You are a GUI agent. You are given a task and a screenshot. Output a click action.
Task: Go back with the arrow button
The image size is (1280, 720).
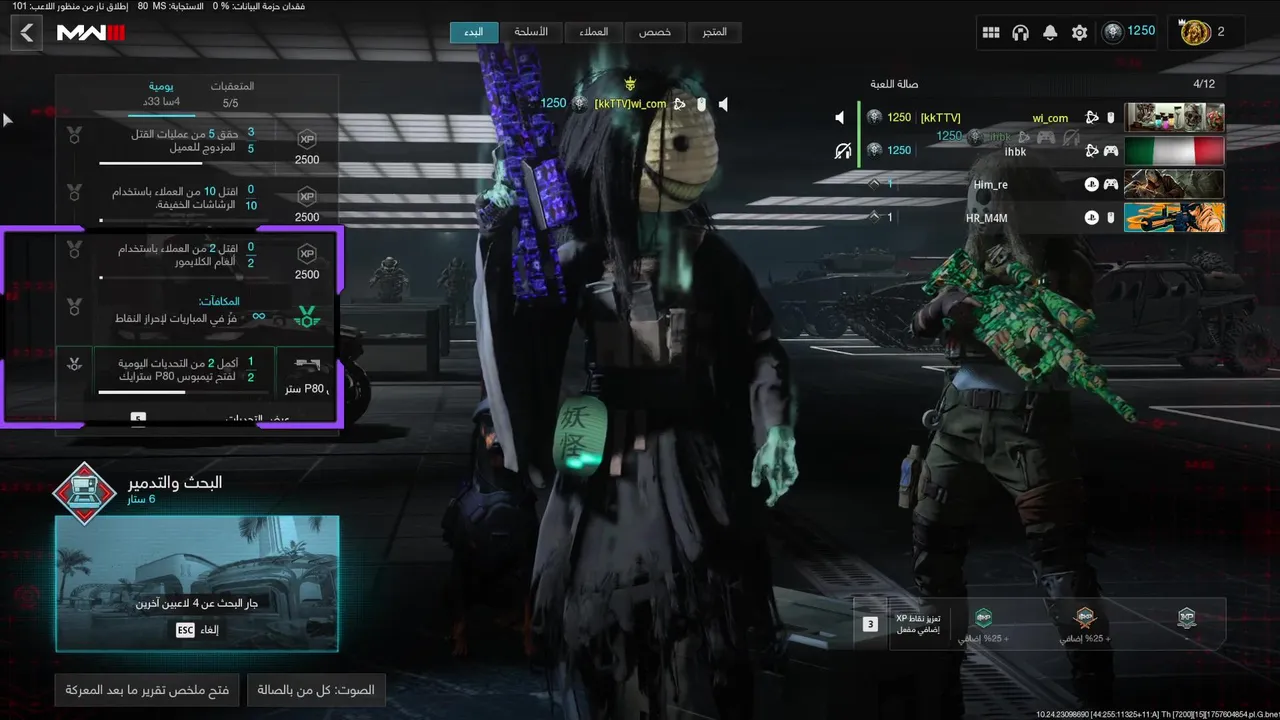pos(27,33)
